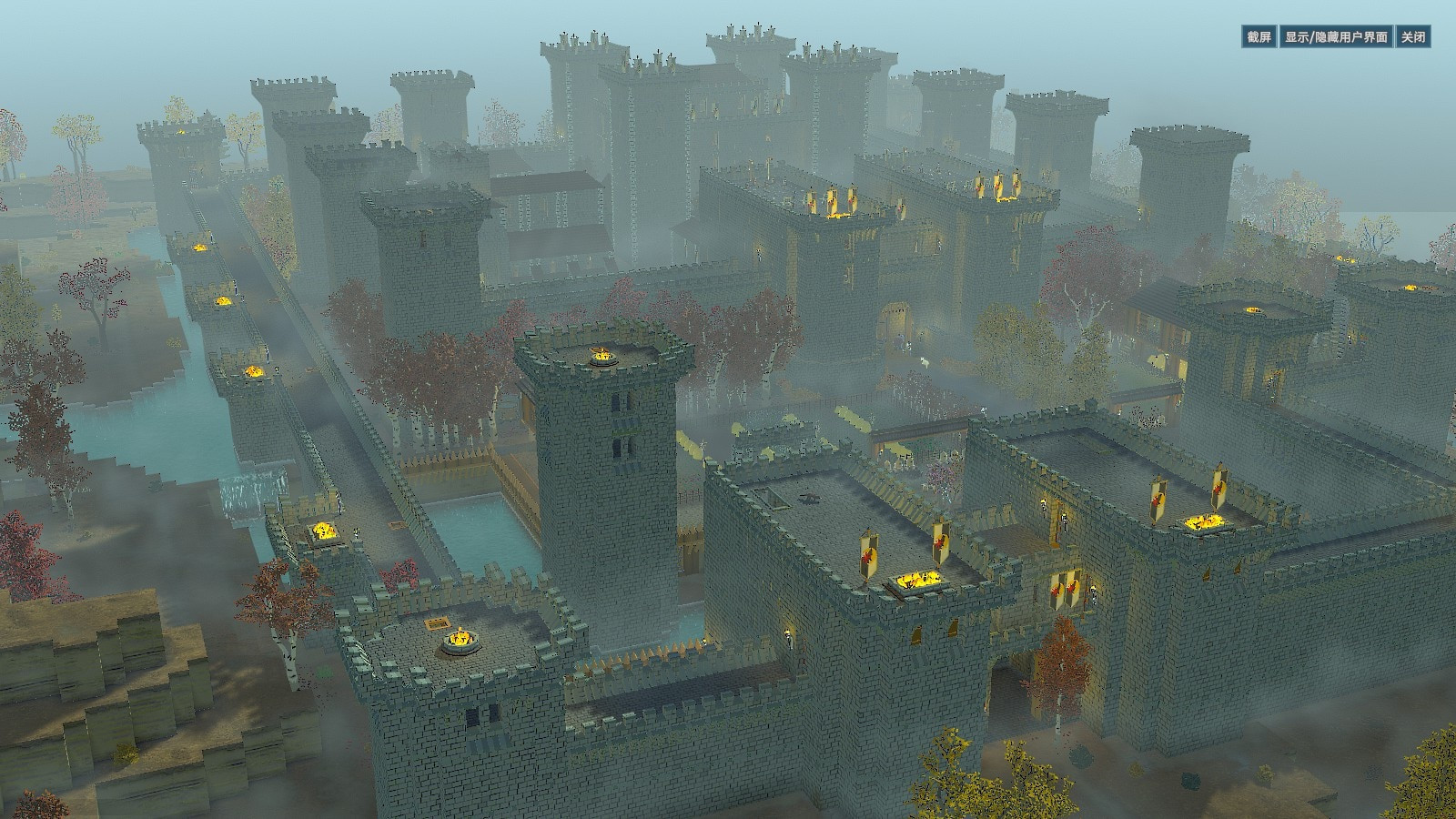
Task: Toggle the 显示/隐藏用户界面 button
Action: pos(1336,37)
